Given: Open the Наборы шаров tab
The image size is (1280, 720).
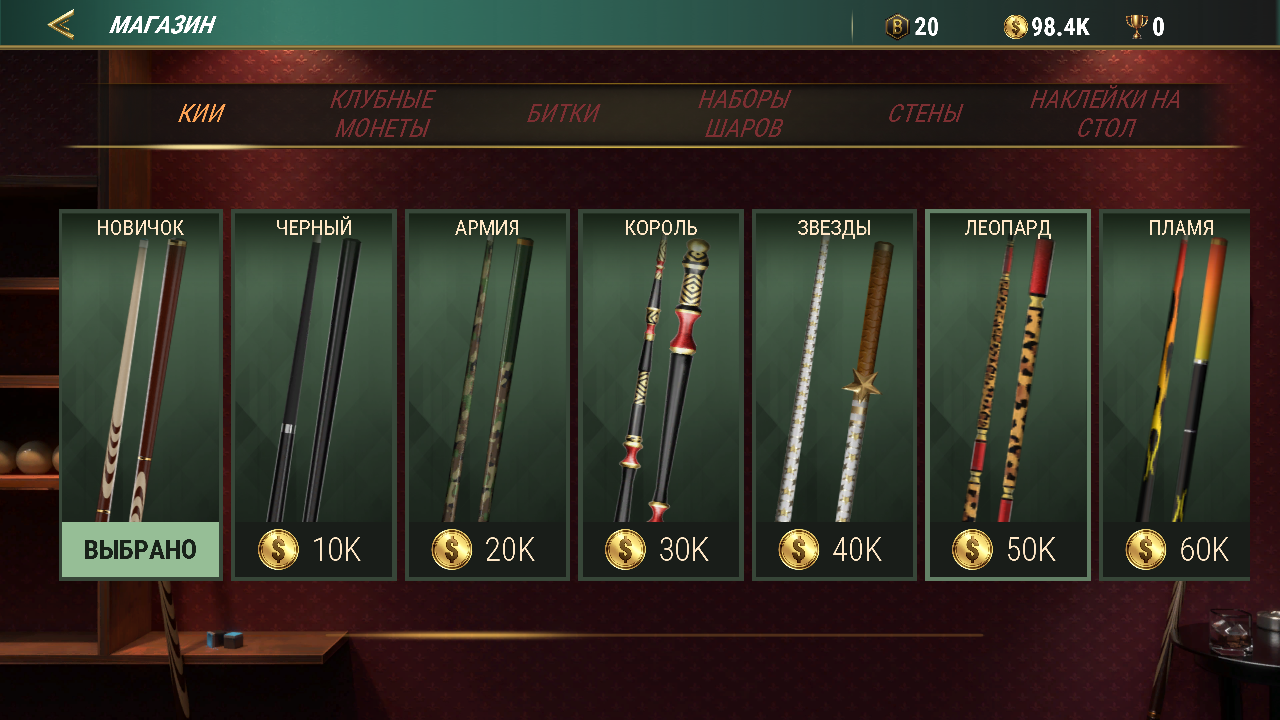Looking at the screenshot, I should click(744, 114).
